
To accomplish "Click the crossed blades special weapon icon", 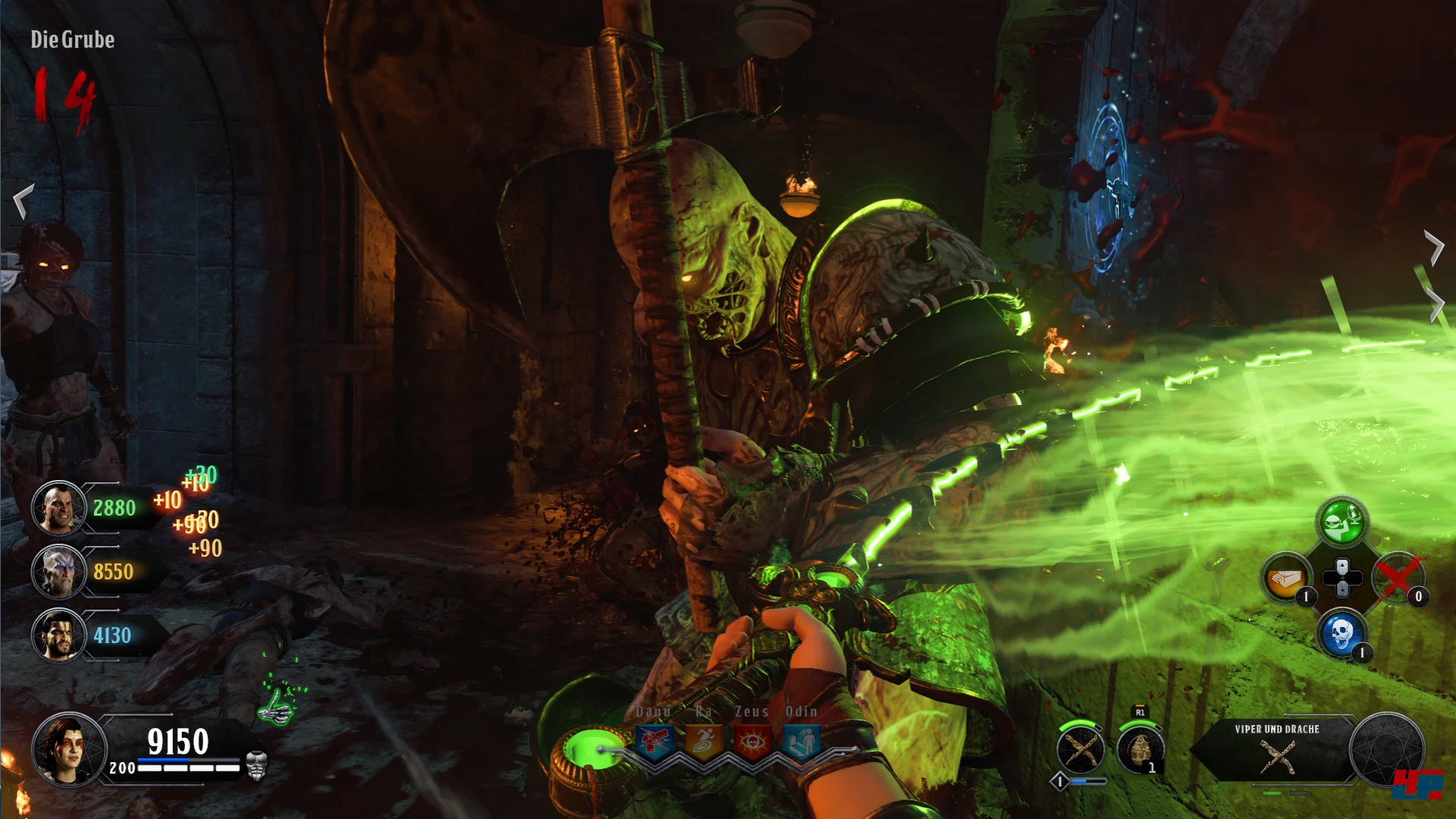I will click(1081, 750).
